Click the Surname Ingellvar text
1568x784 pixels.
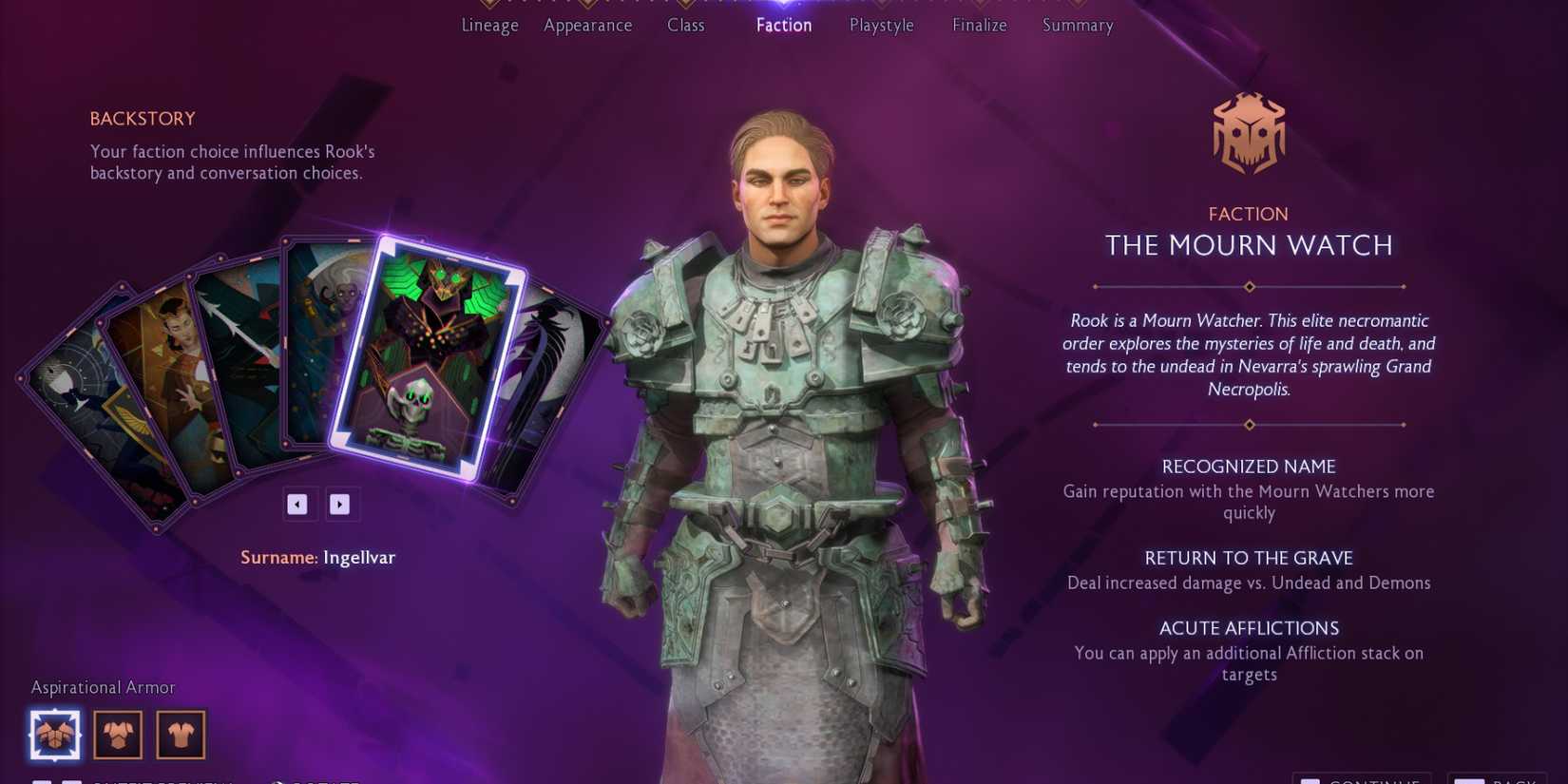tap(317, 557)
